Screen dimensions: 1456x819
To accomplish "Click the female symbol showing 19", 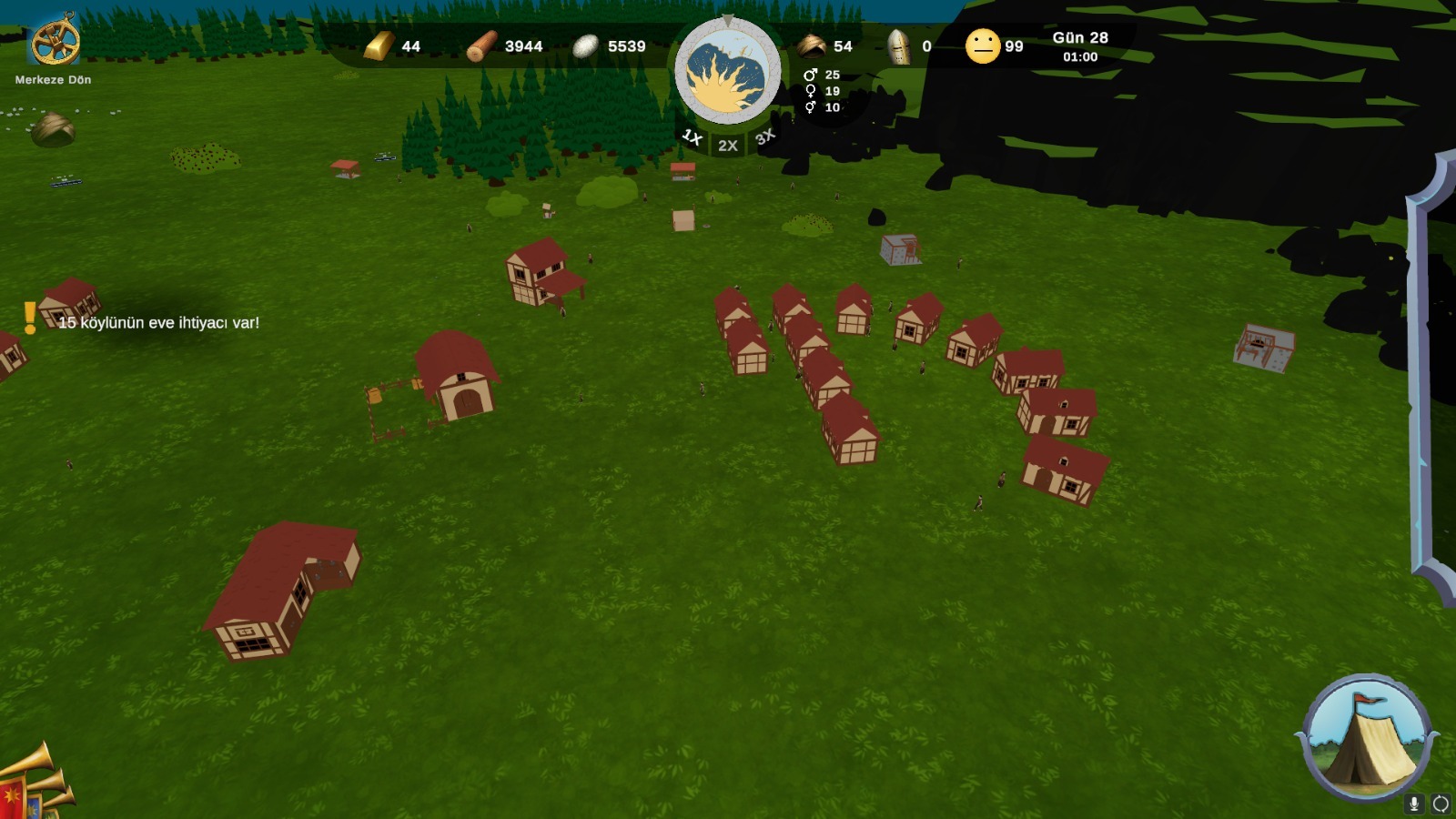I will [813, 90].
